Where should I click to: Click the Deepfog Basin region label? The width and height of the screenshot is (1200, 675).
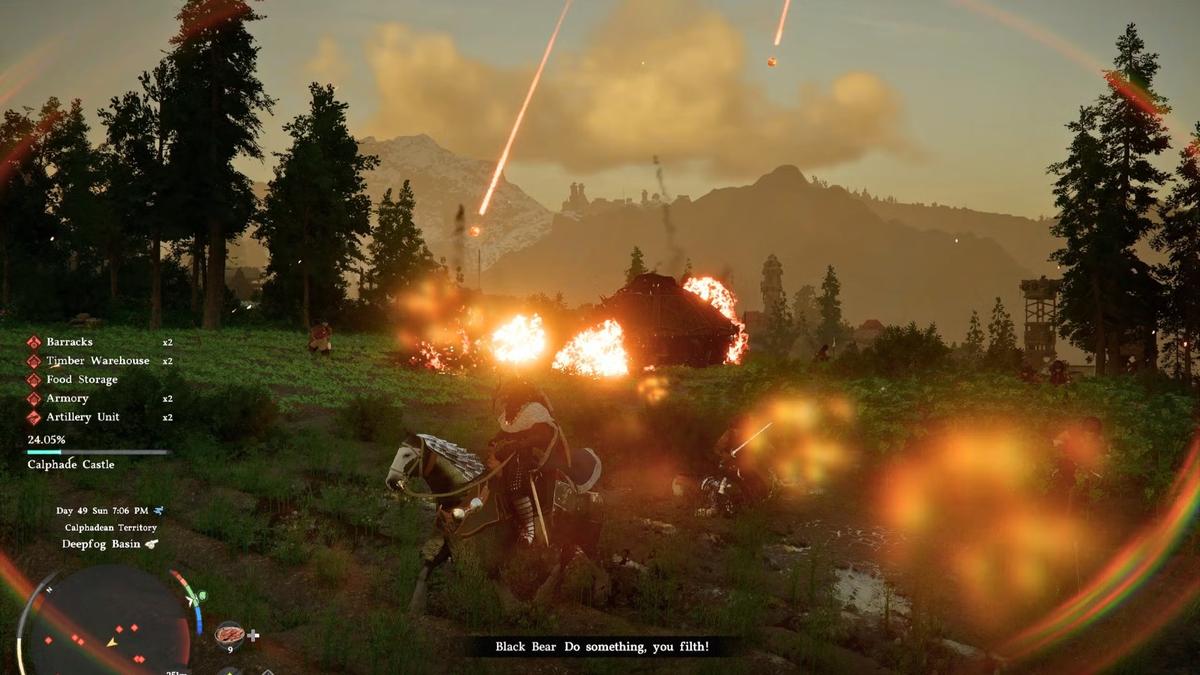[98, 544]
